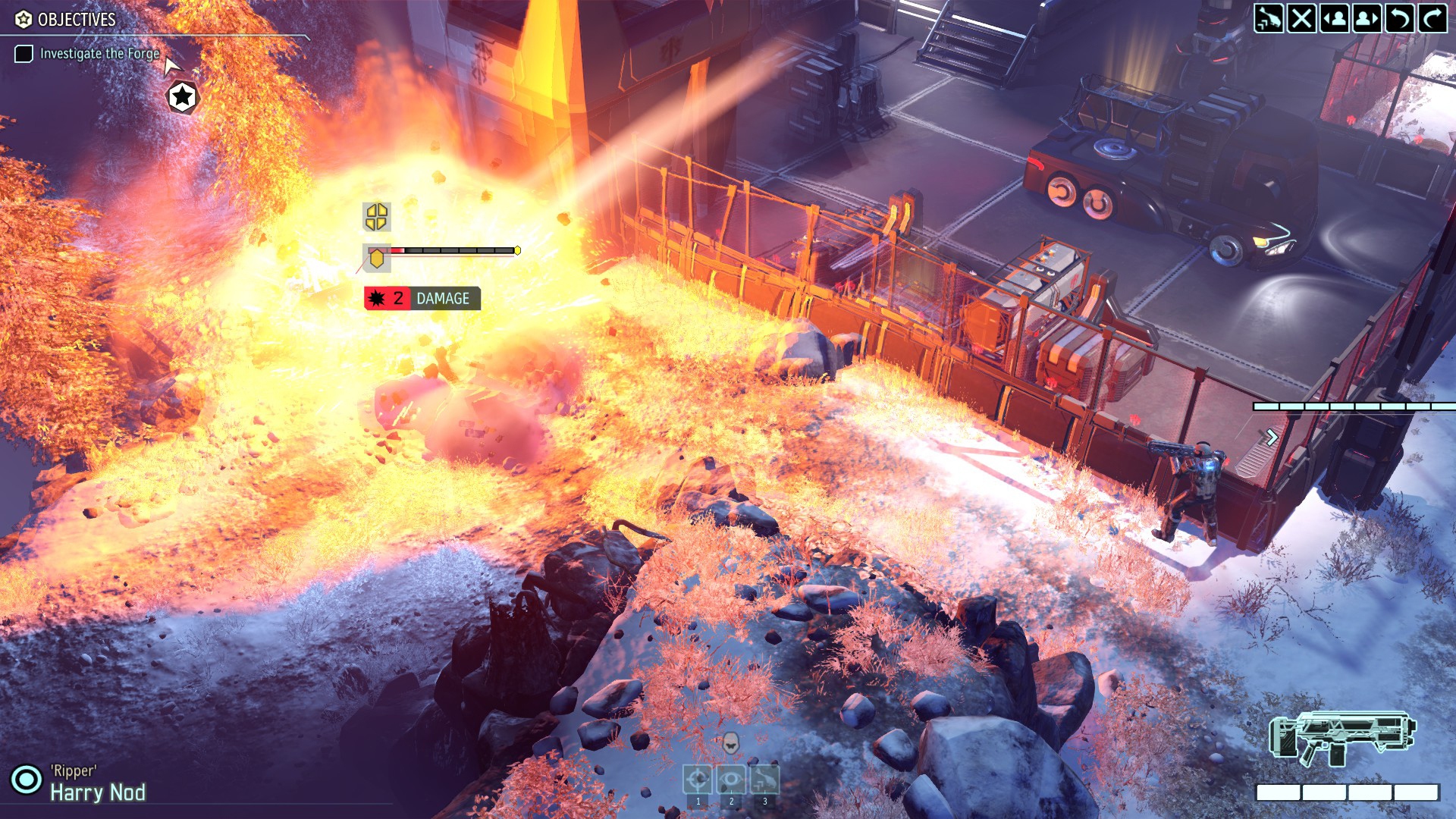Click the Ripper class icon near Harry Nod
The height and width of the screenshot is (819, 1456).
point(27,777)
